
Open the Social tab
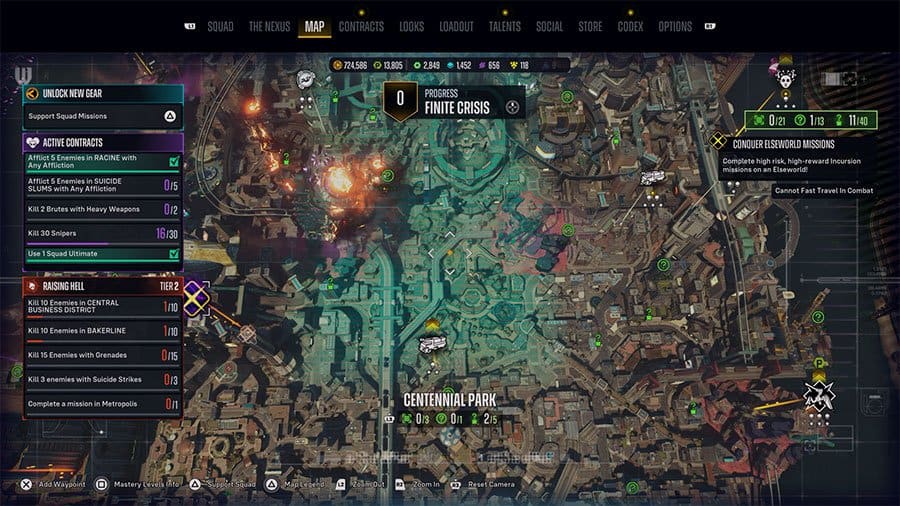click(549, 26)
